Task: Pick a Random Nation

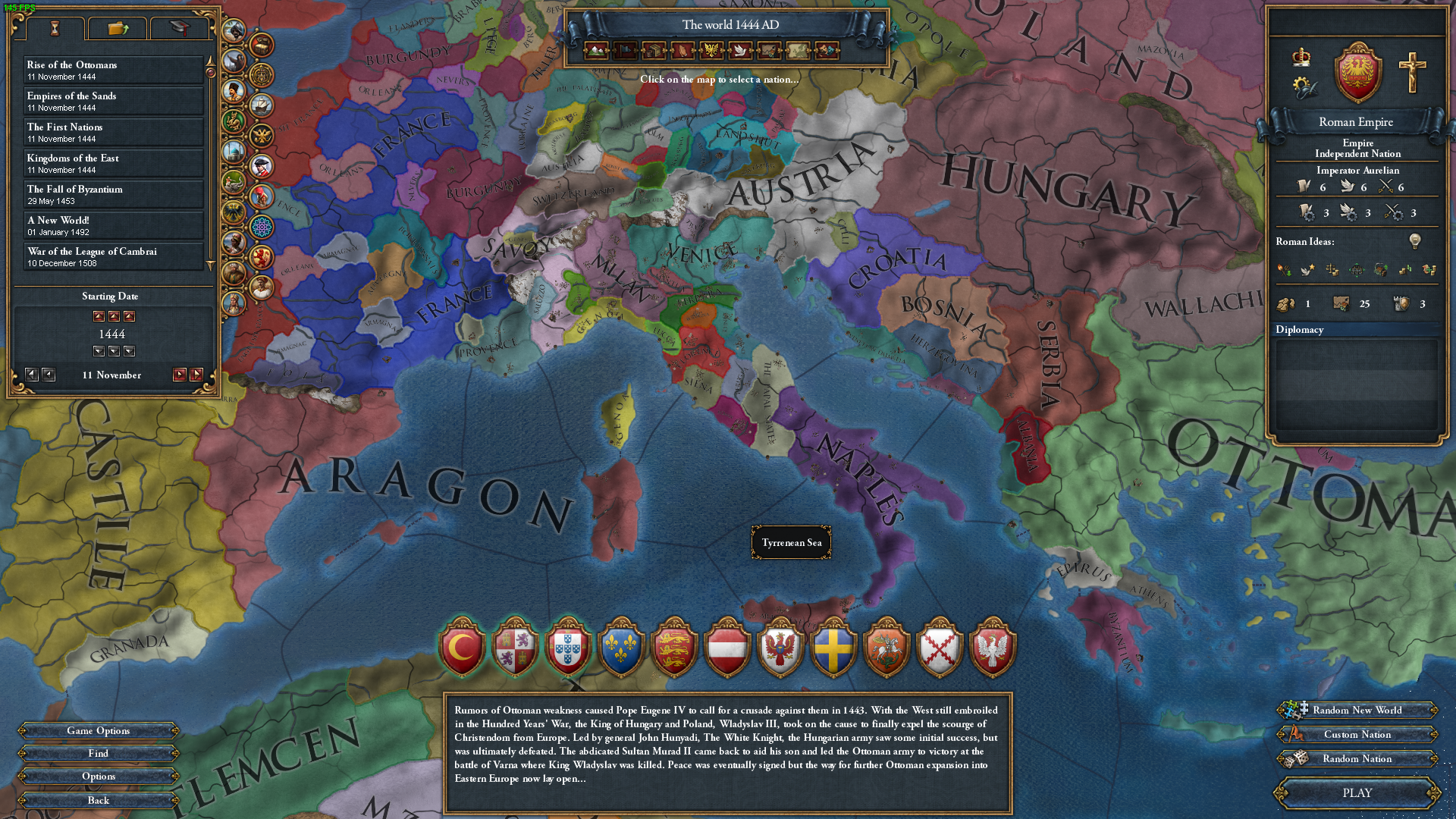Action: pyautogui.click(x=1357, y=759)
